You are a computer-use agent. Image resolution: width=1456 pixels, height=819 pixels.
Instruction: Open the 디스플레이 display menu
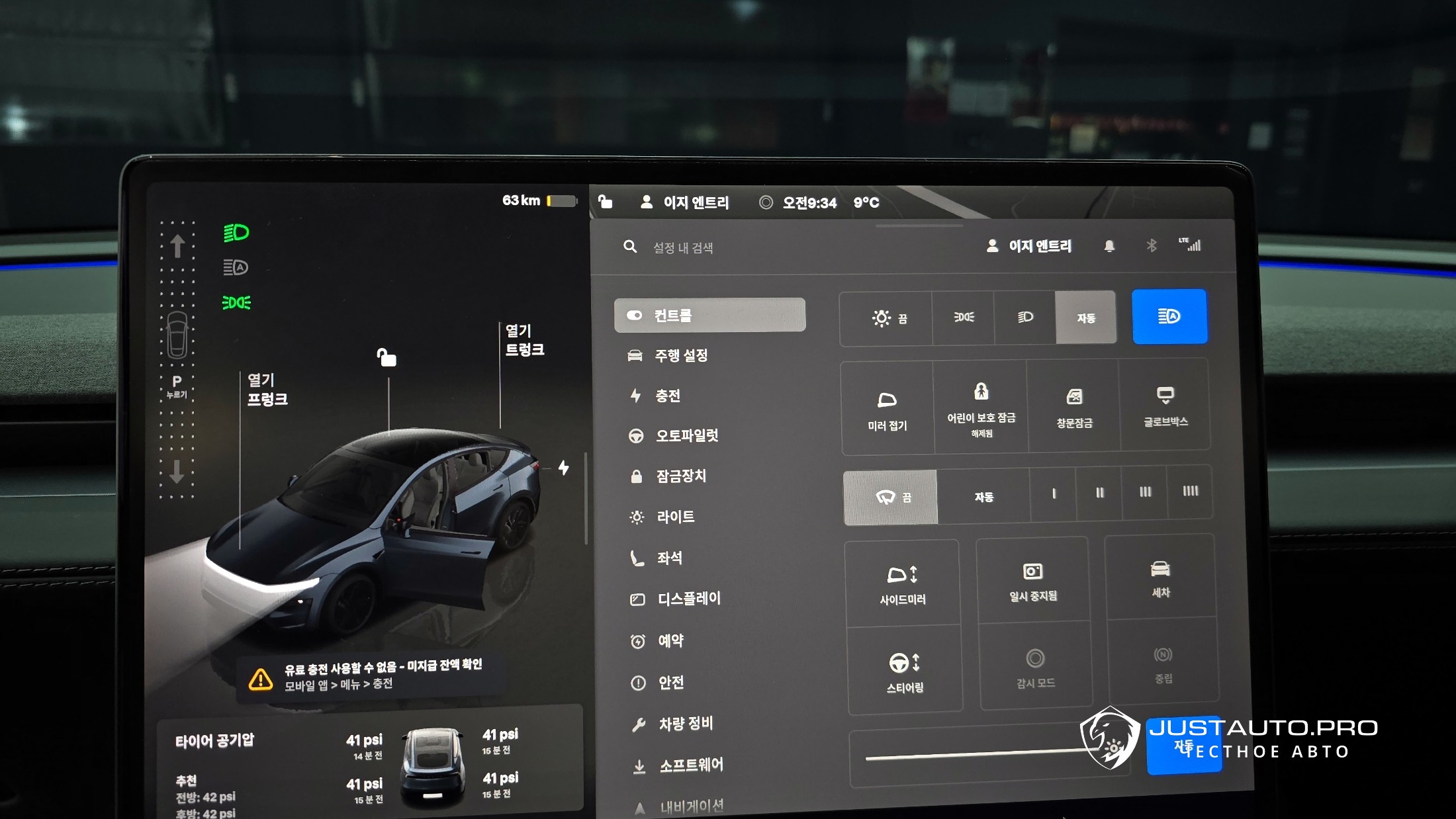point(688,599)
